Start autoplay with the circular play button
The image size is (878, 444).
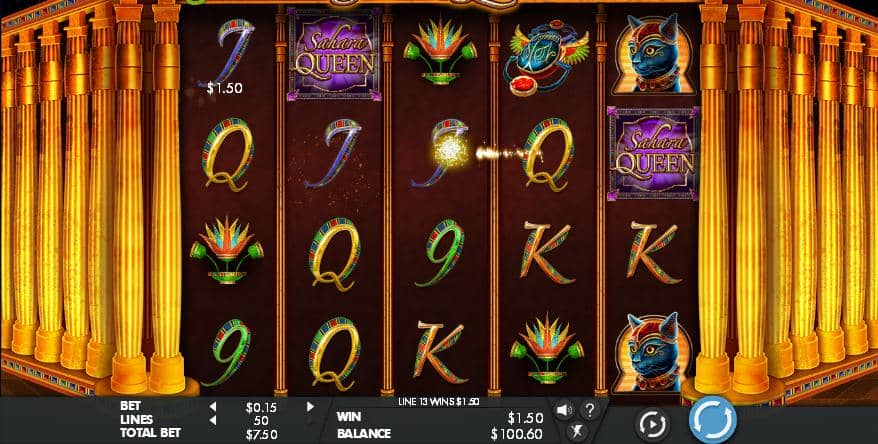point(652,423)
